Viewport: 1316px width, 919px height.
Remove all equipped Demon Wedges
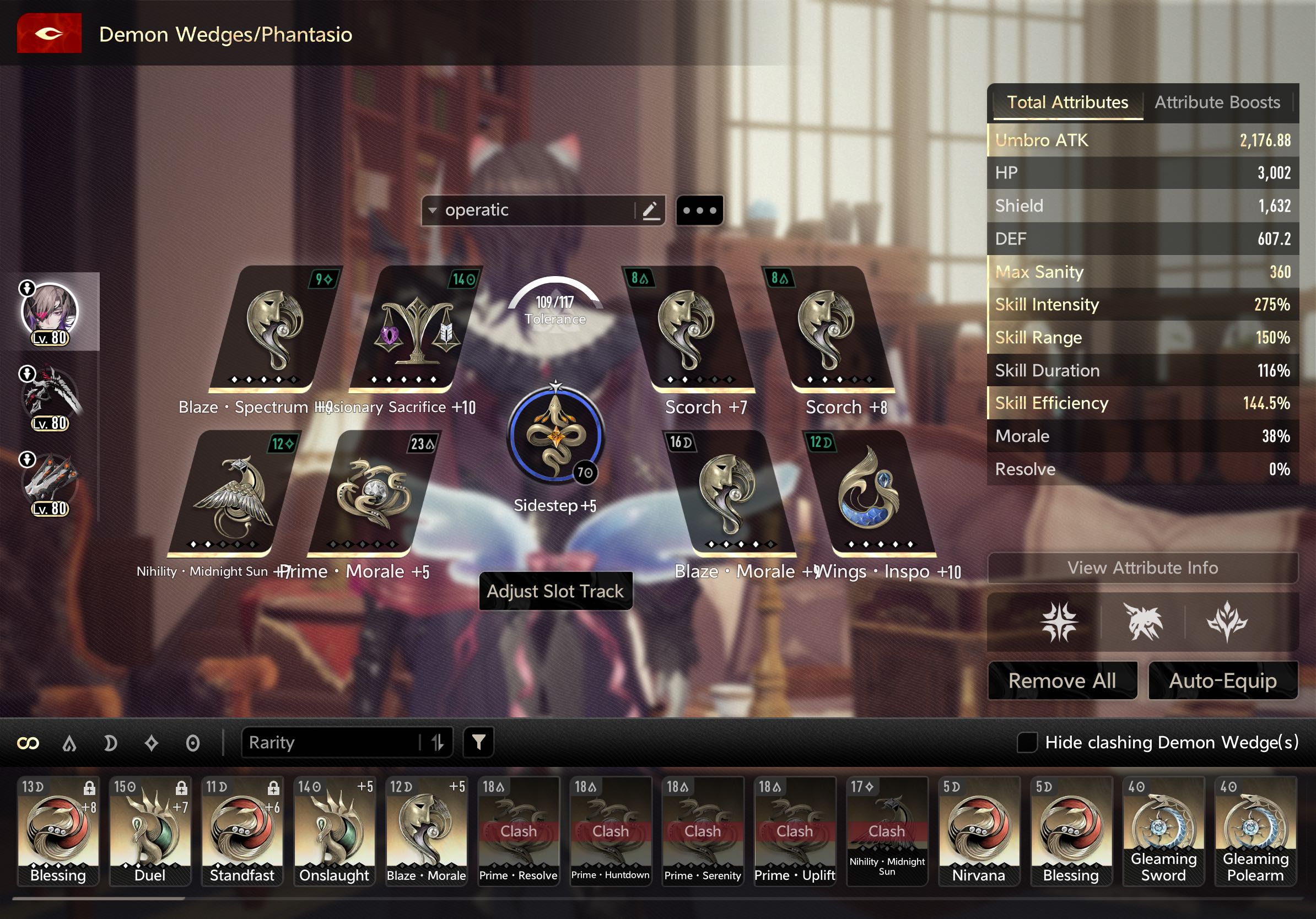point(1062,680)
